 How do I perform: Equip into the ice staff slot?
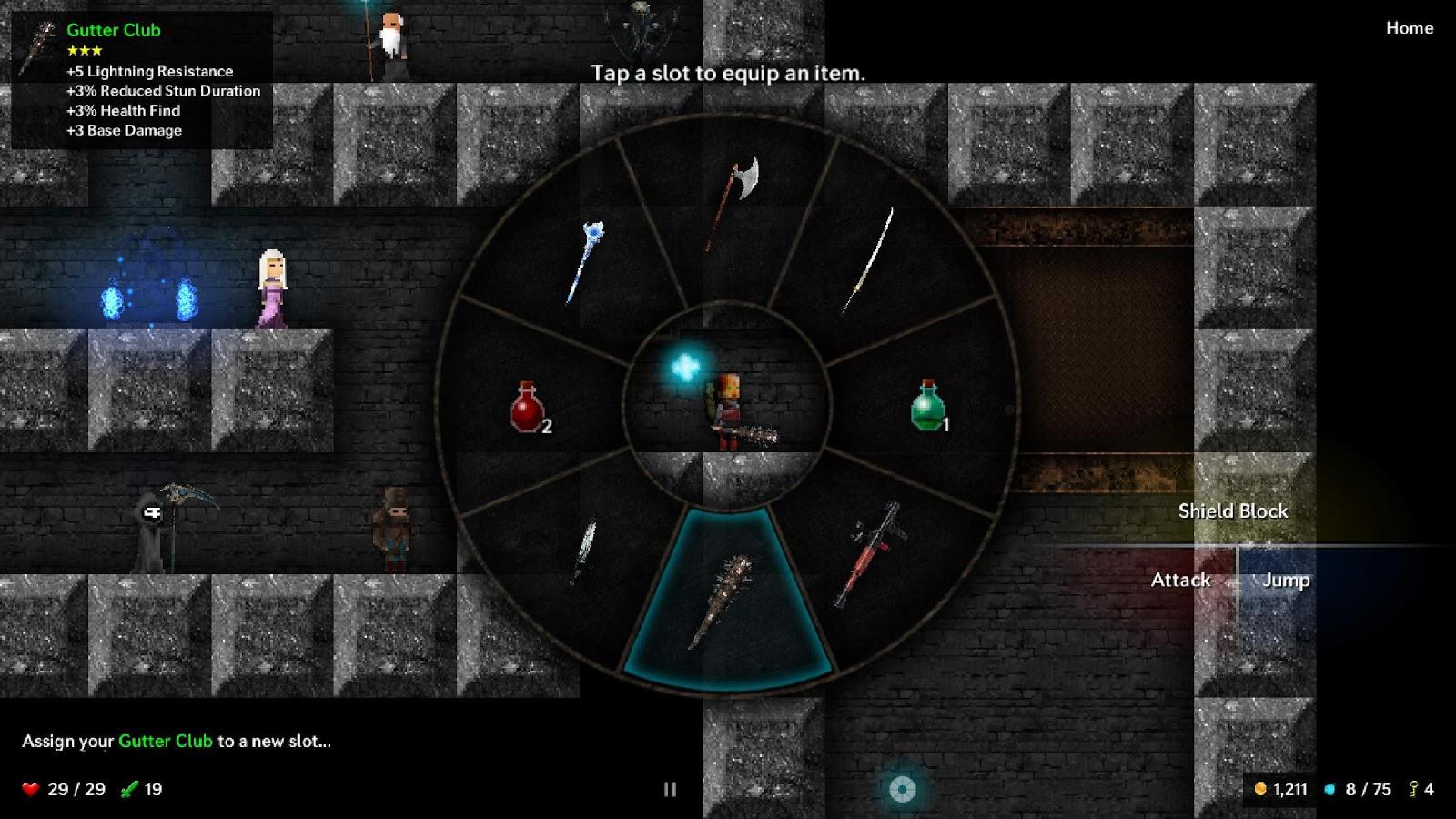[583, 260]
